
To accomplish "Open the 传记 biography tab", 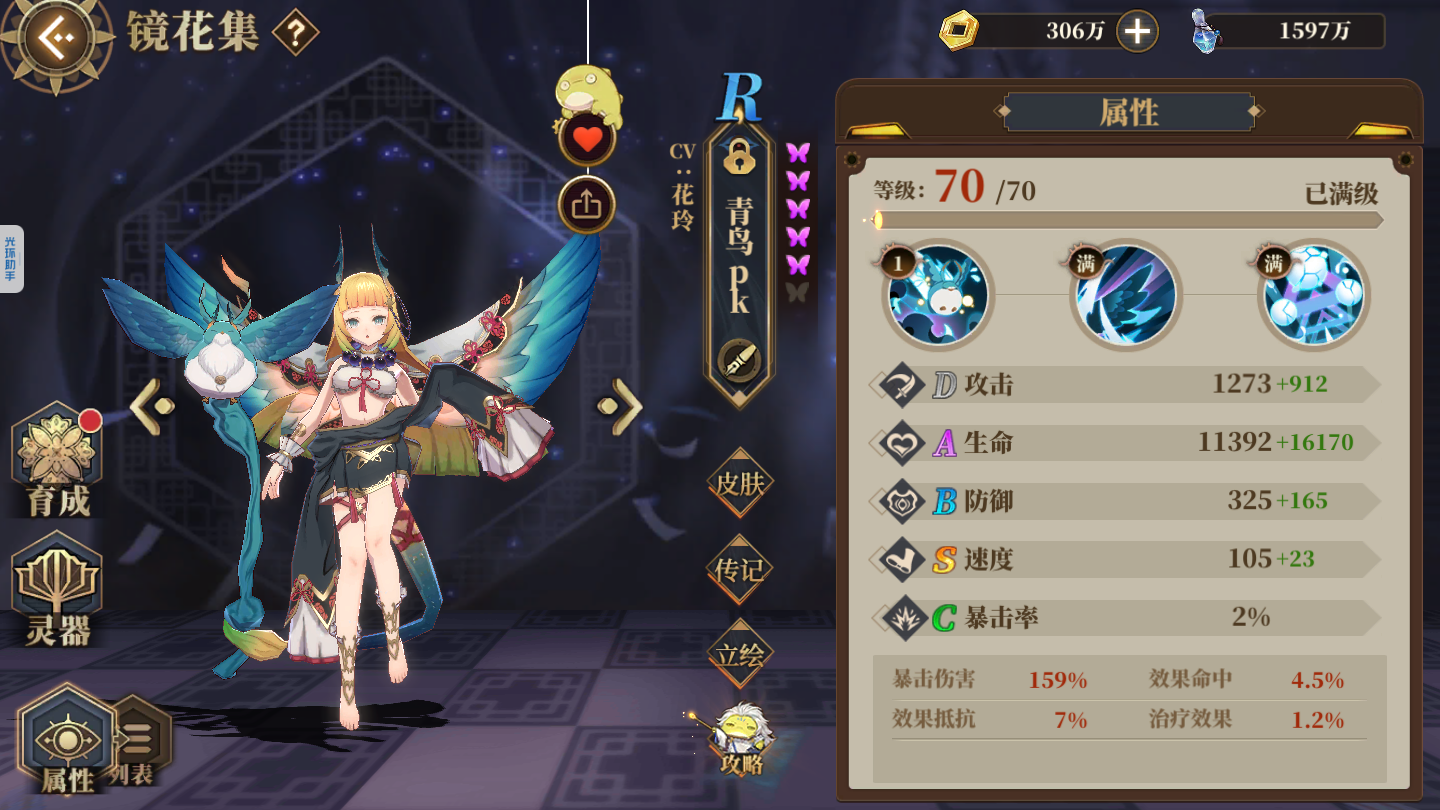I will 740,570.
